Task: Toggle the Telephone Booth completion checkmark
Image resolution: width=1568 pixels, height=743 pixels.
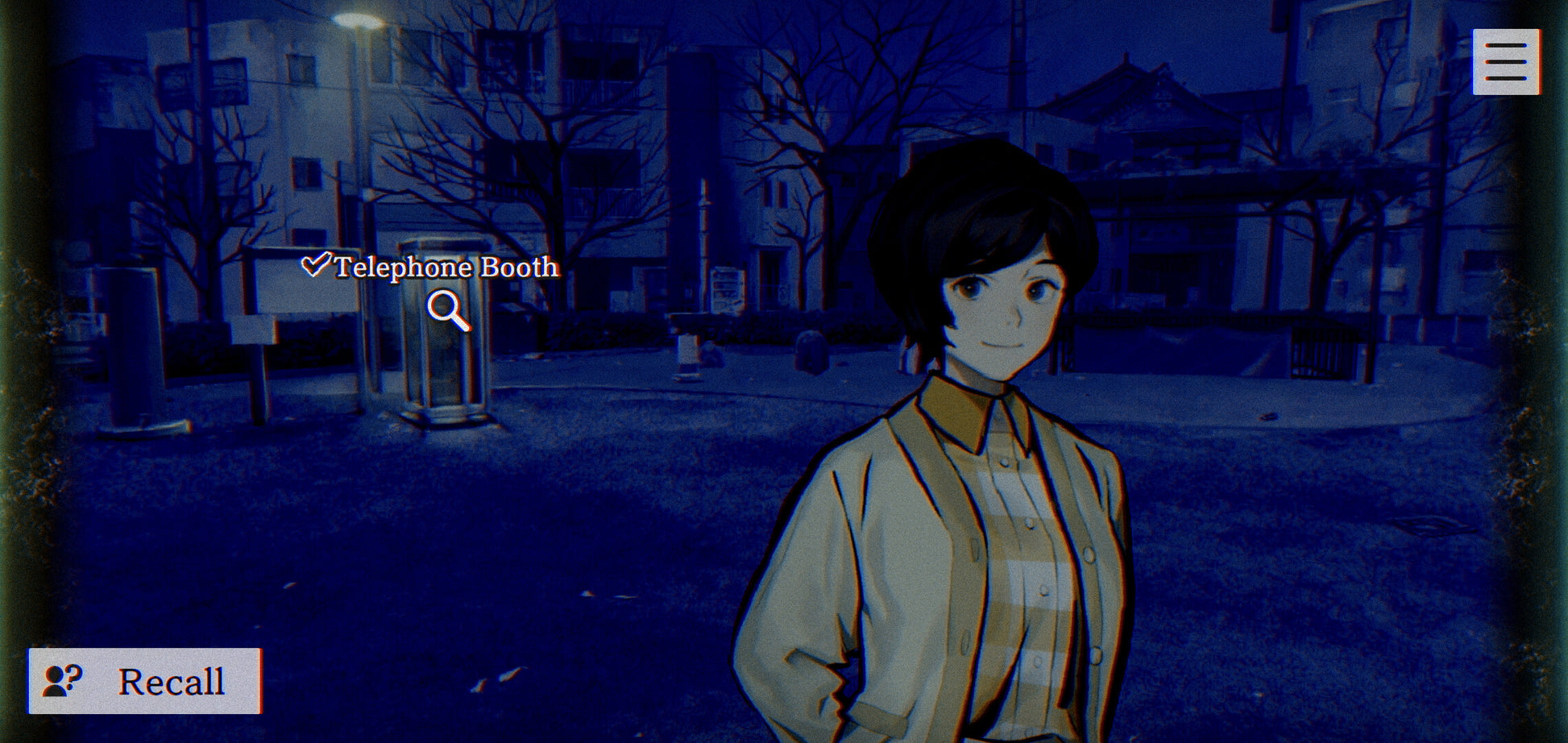Action: pyautogui.click(x=318, y=266)
